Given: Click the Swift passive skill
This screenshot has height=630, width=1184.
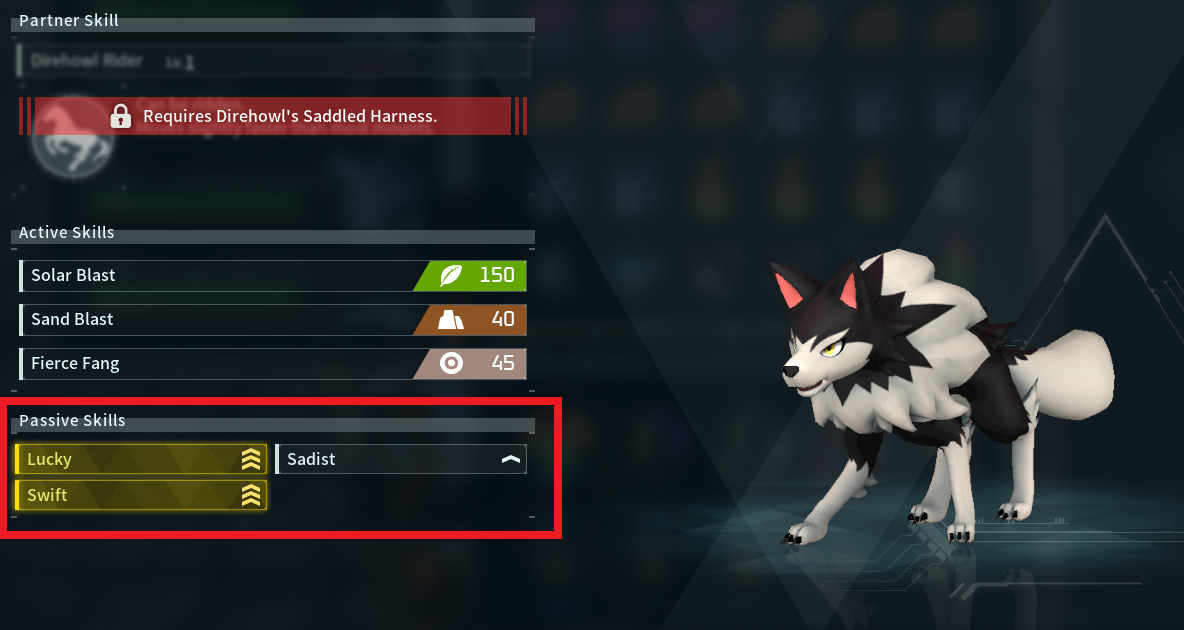Looking at the screenshot, I should point(141,495).
